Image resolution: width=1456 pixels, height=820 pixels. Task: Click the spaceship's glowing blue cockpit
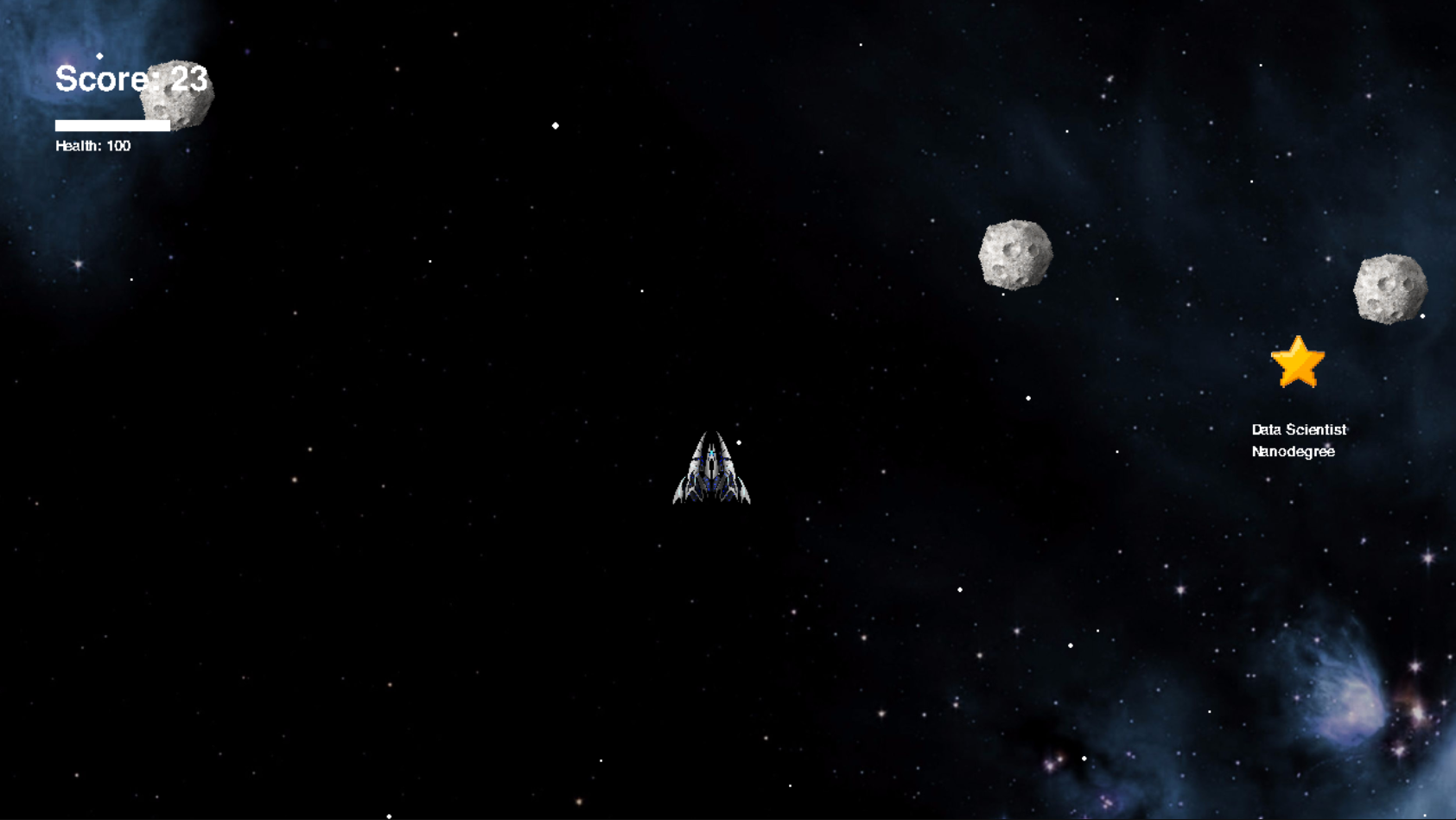(710, 451)
